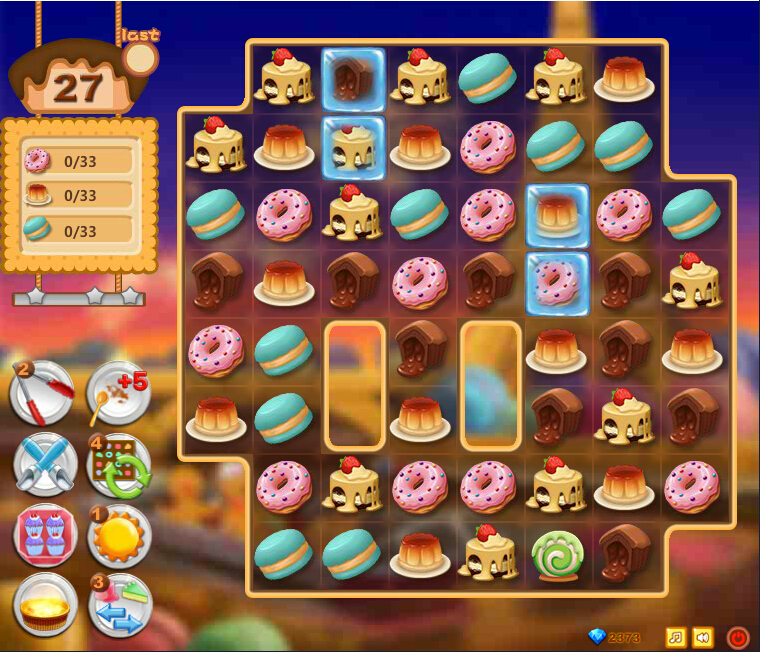This screenshot has height=652, width=760.
Task: Activate the board shuffle booster
Action: coord(119,465)
